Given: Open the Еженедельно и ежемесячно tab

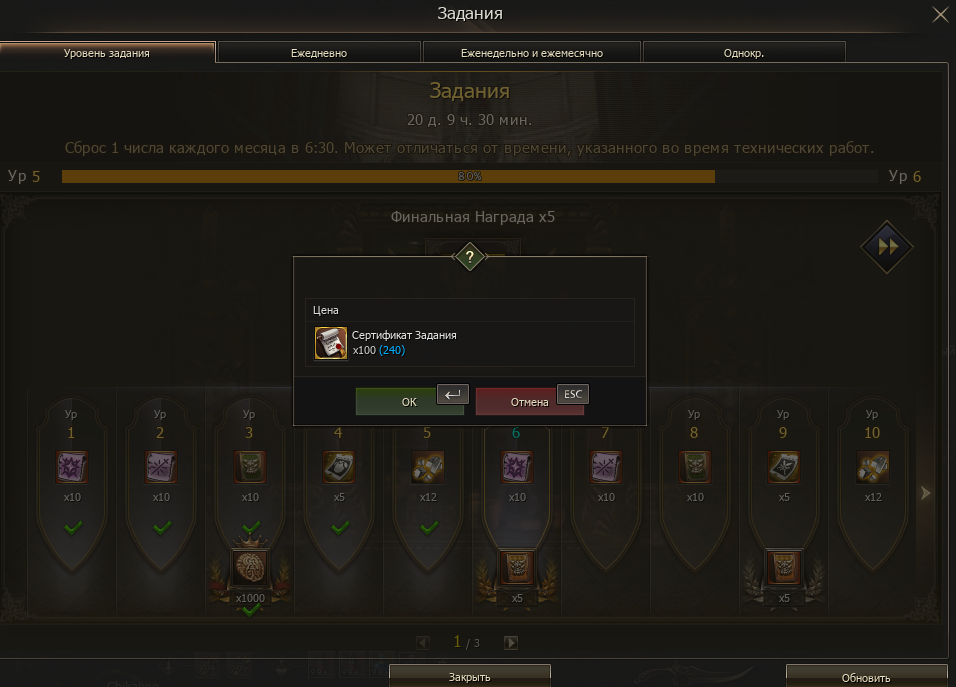Looking at the screenshot, I should 531,53.
